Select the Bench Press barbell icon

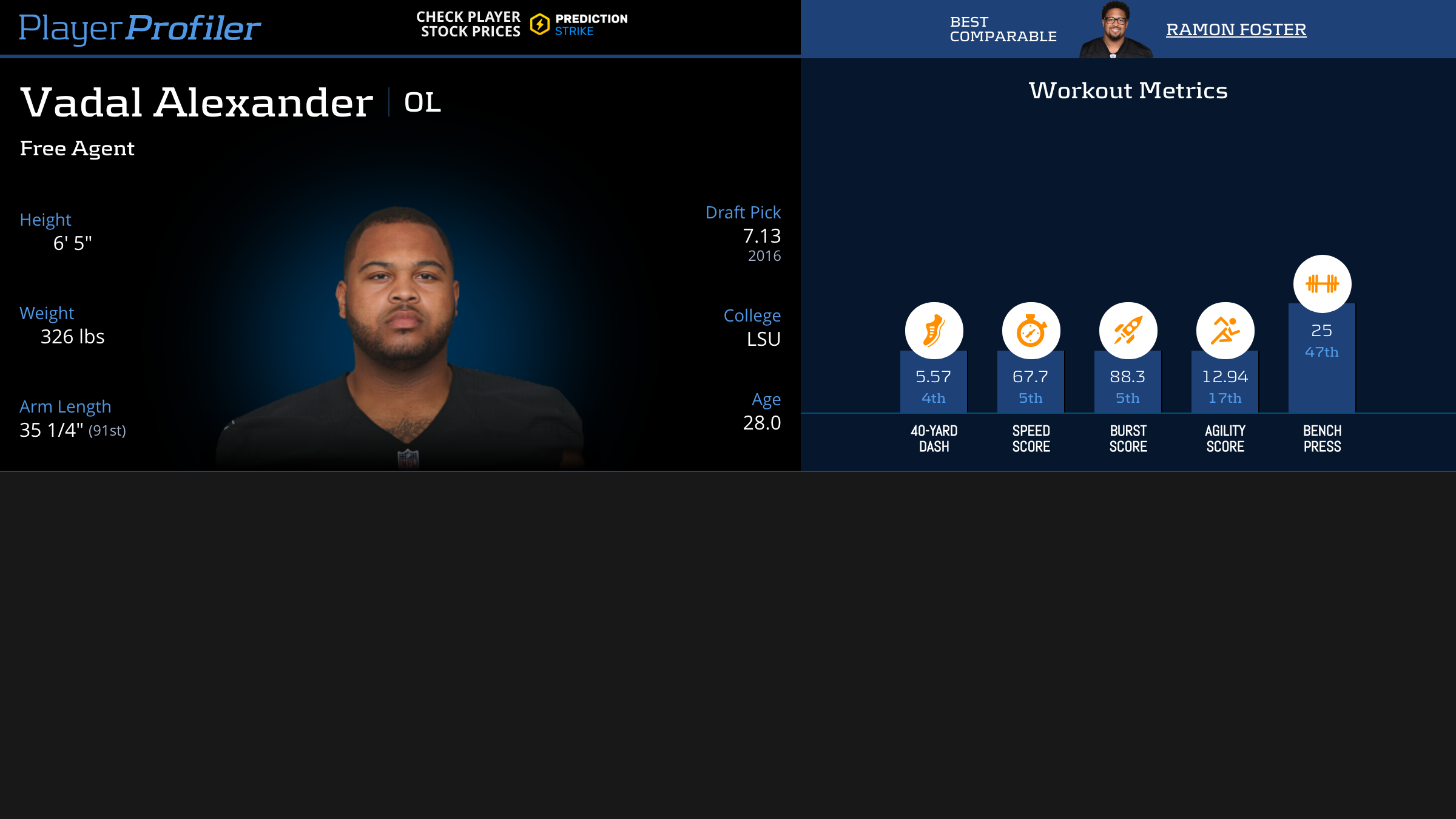[1322, 283]
